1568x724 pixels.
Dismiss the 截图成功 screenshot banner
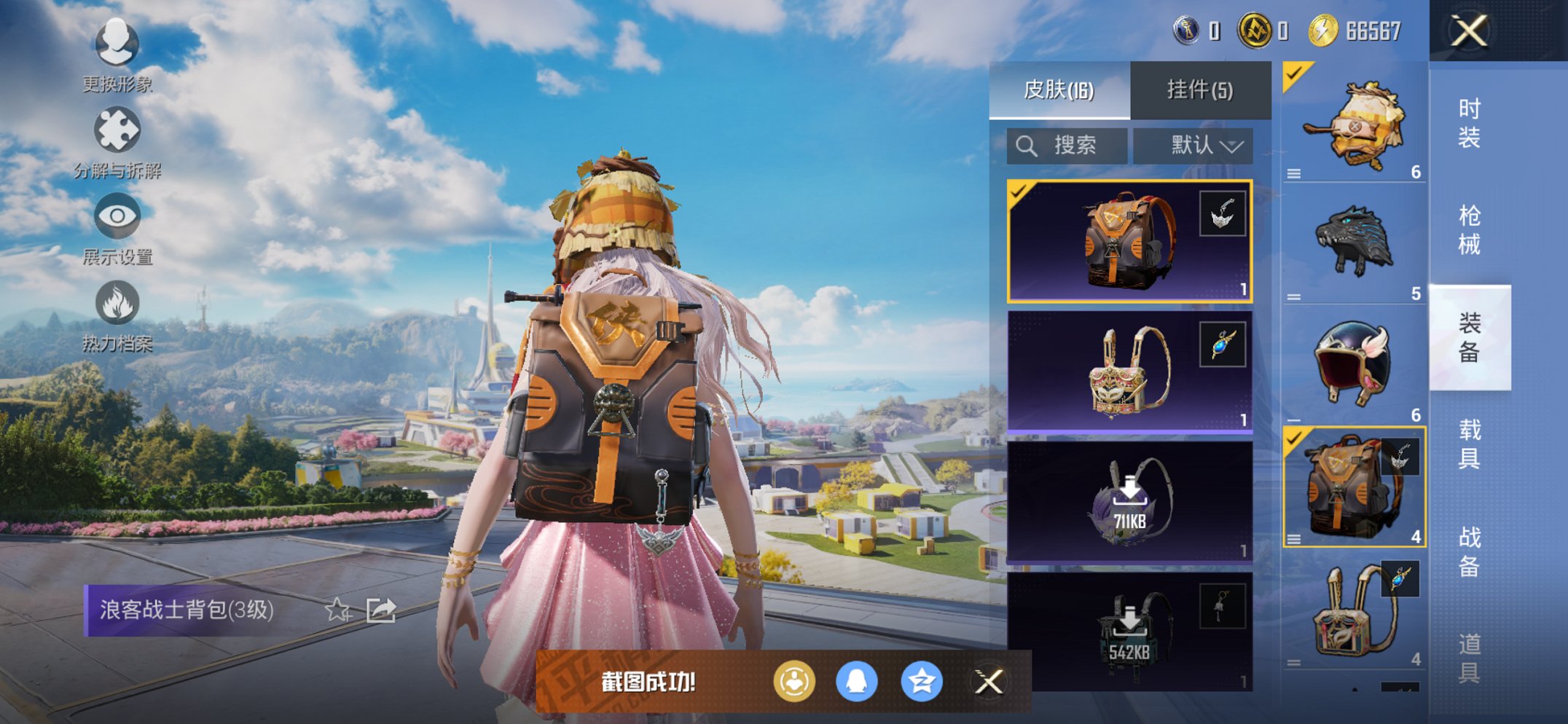pos(989,682)
